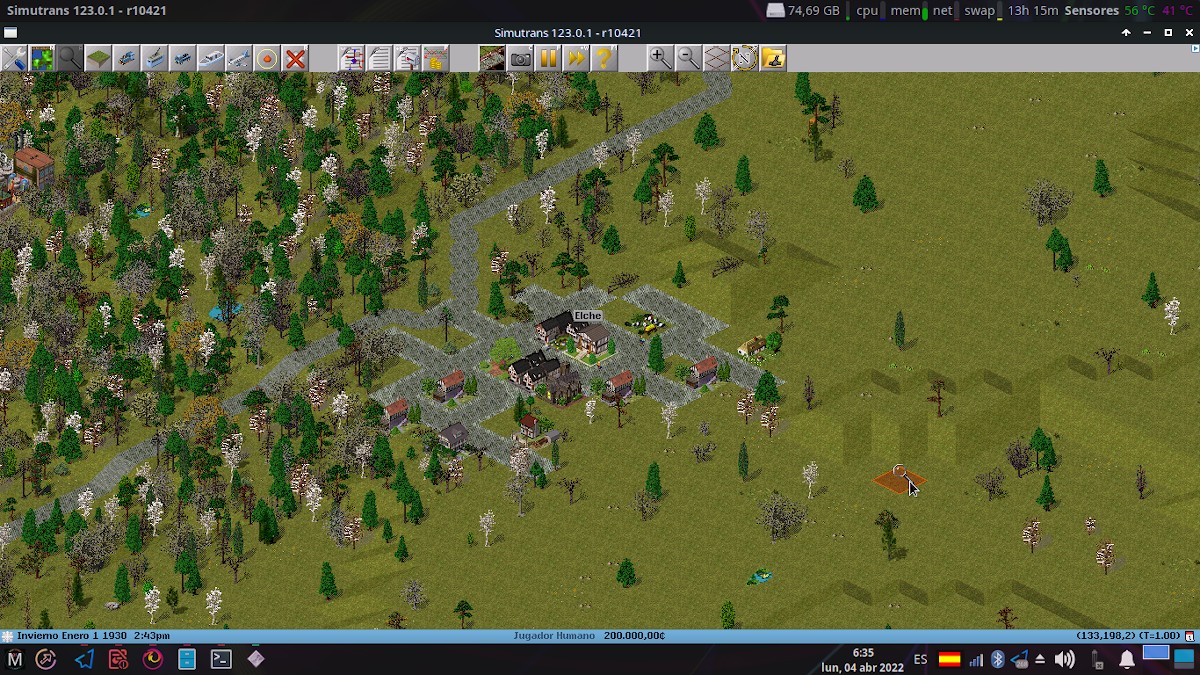Open the question mark help
The height and width of the screenshot is (675, 1200).
click(x=604, y=58)
